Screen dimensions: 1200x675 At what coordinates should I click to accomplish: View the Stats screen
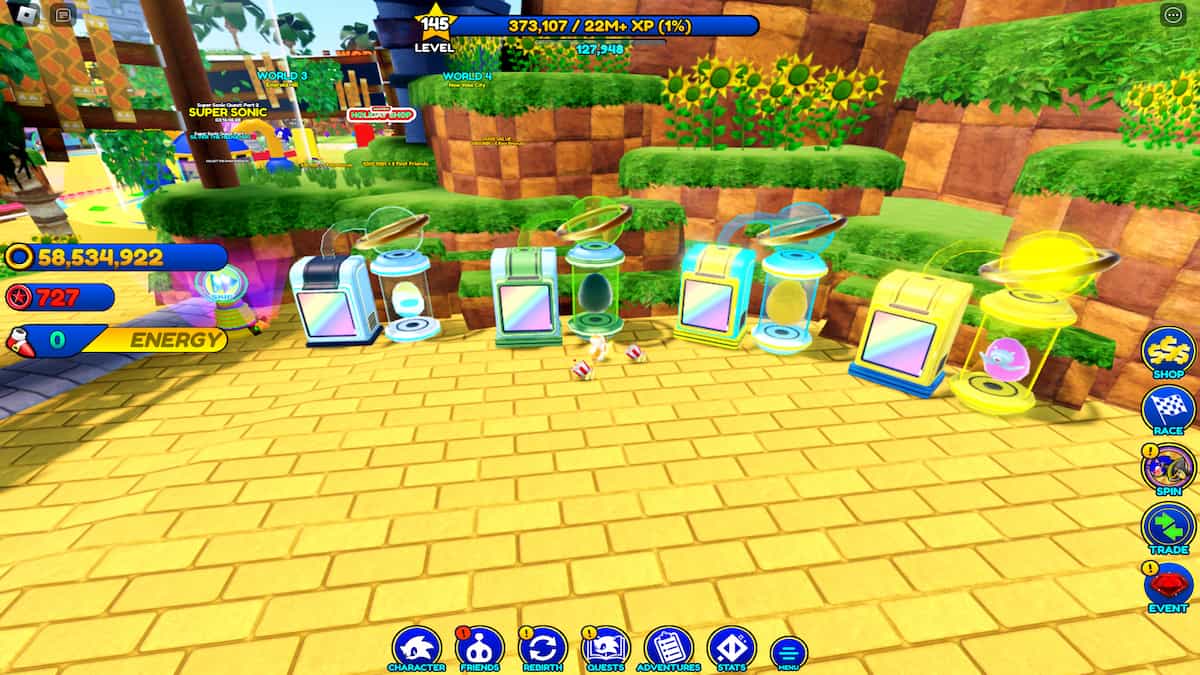[731, 646]
